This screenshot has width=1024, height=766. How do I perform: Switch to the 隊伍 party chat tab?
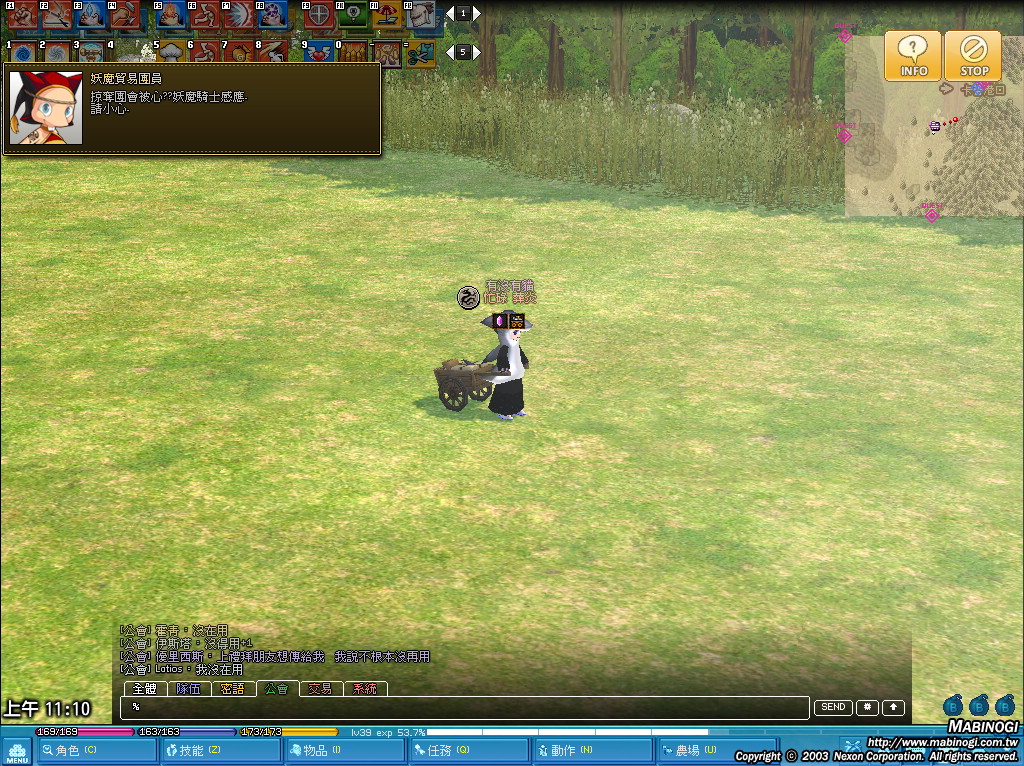point(188,689)
